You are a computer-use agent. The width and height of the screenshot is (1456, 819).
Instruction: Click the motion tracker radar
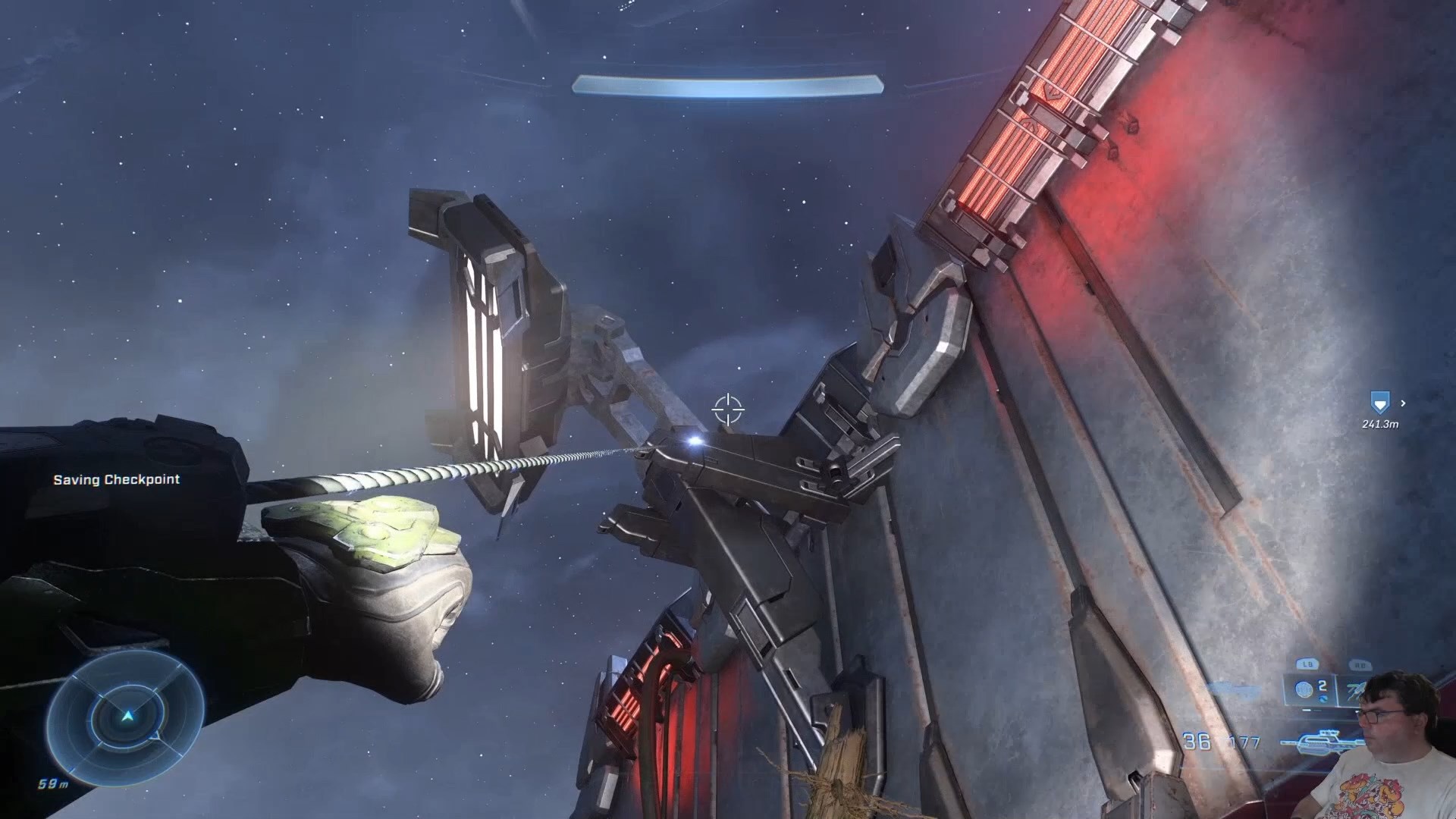127,716
